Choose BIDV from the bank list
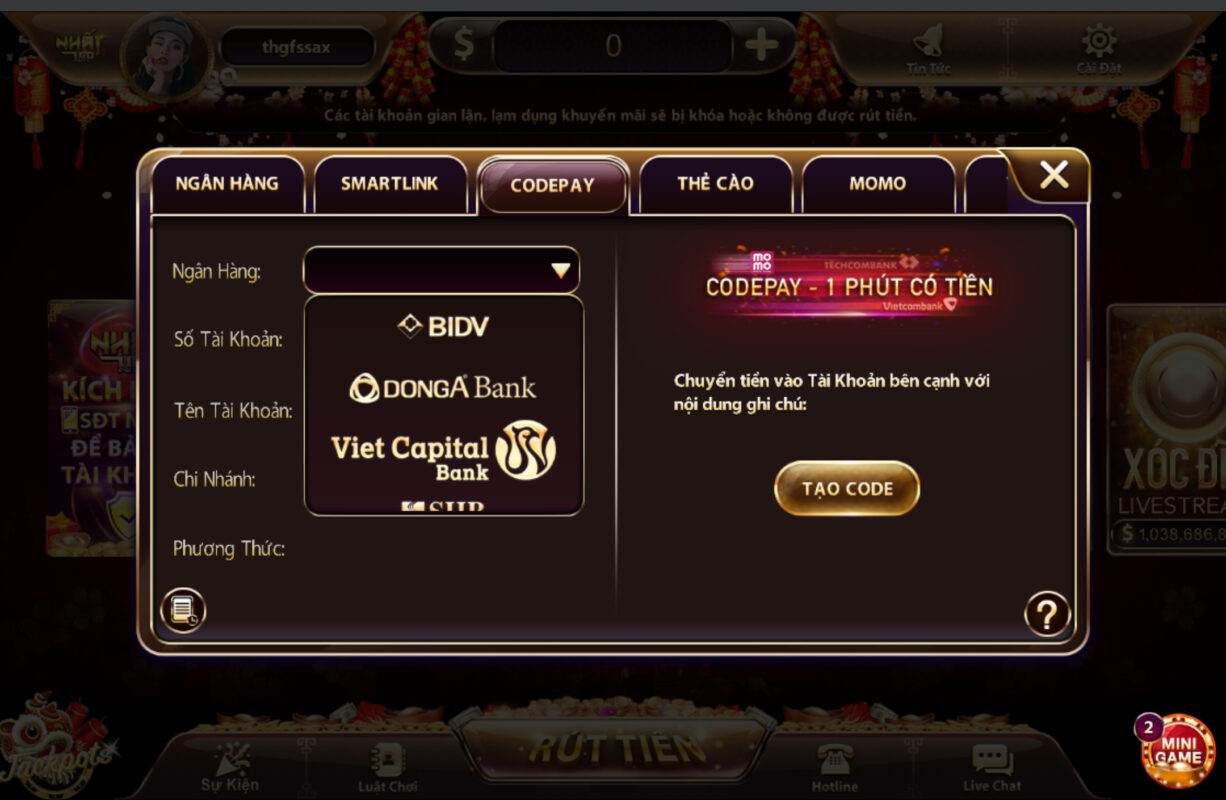1226x800 pixels. tap(443, 326)
